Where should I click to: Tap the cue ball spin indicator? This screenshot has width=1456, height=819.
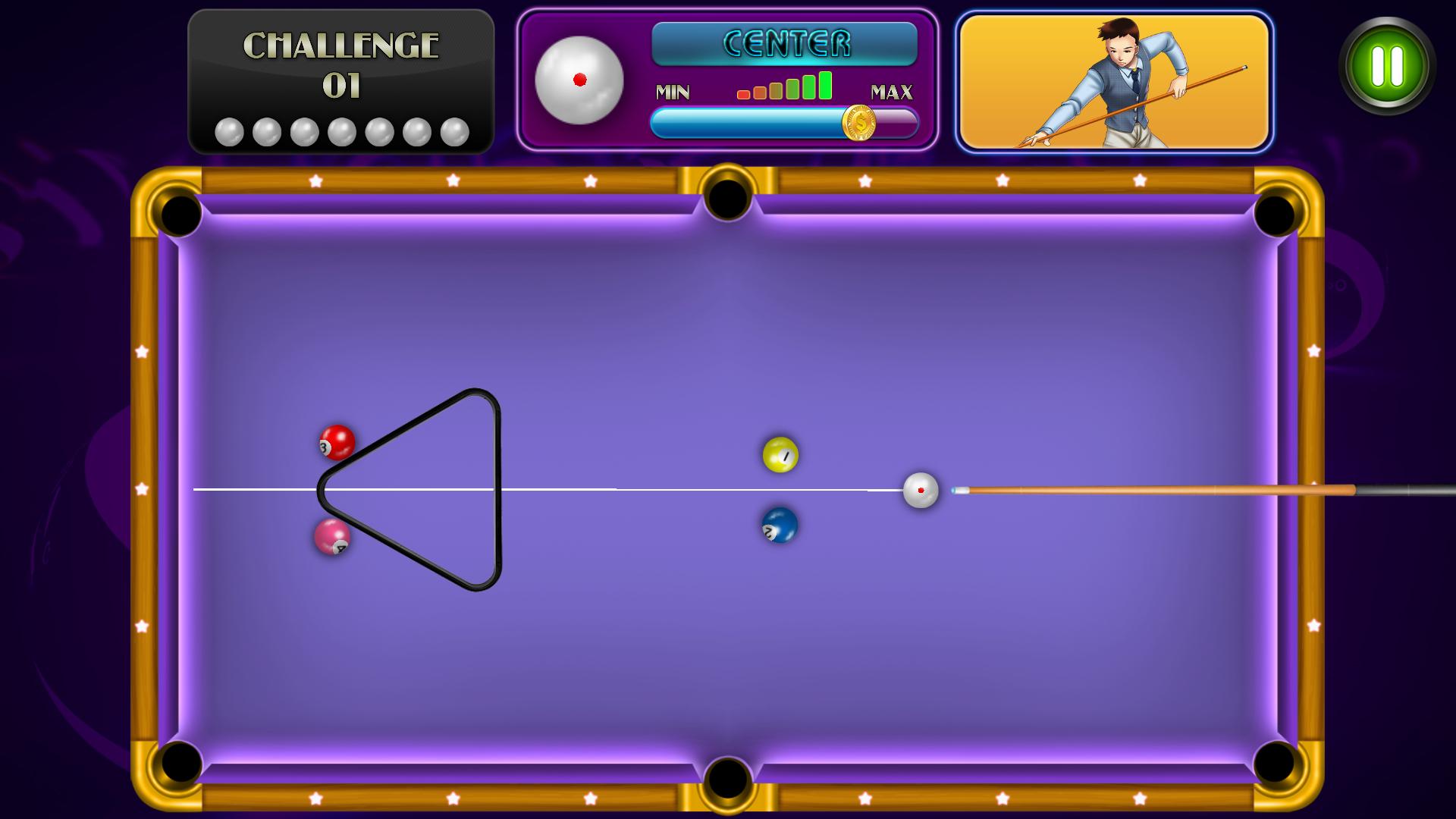click(x=580, y=80)
